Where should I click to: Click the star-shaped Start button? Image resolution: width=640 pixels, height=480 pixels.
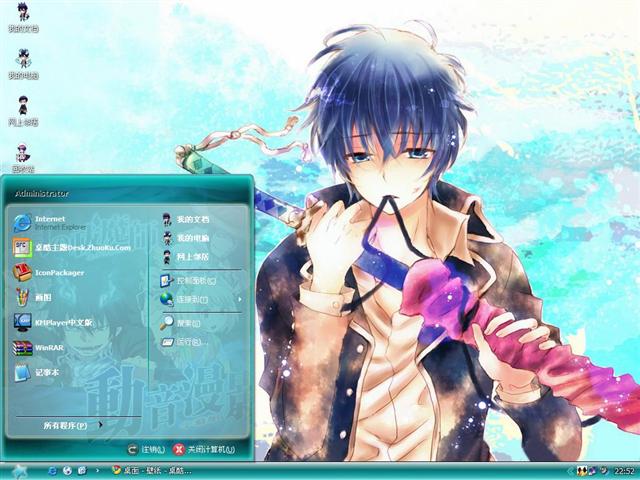point(20,469)
